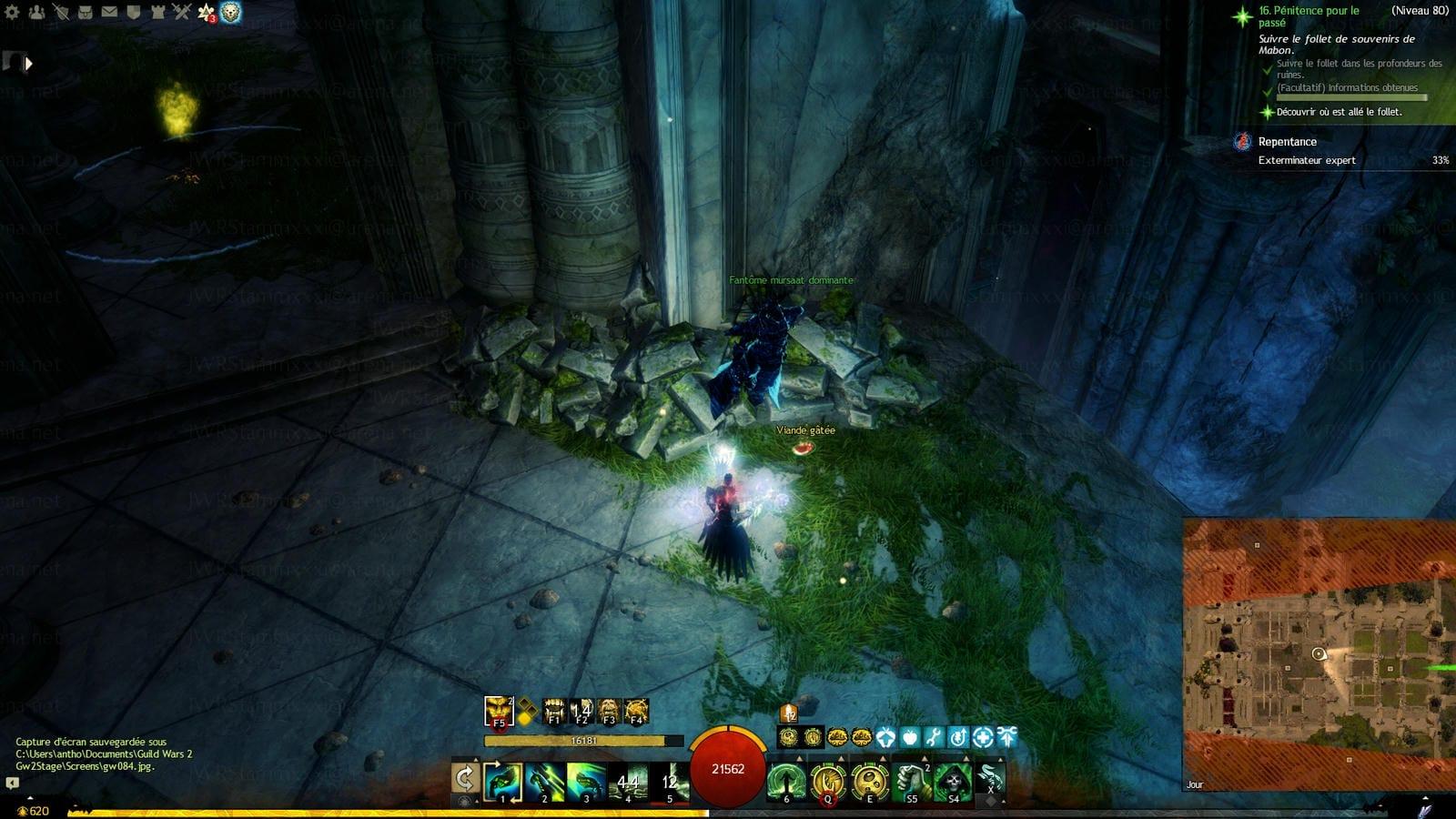Select the Repentance achievement tracker entry
The image size is (1456, 819).
(x=1287, y=142)
